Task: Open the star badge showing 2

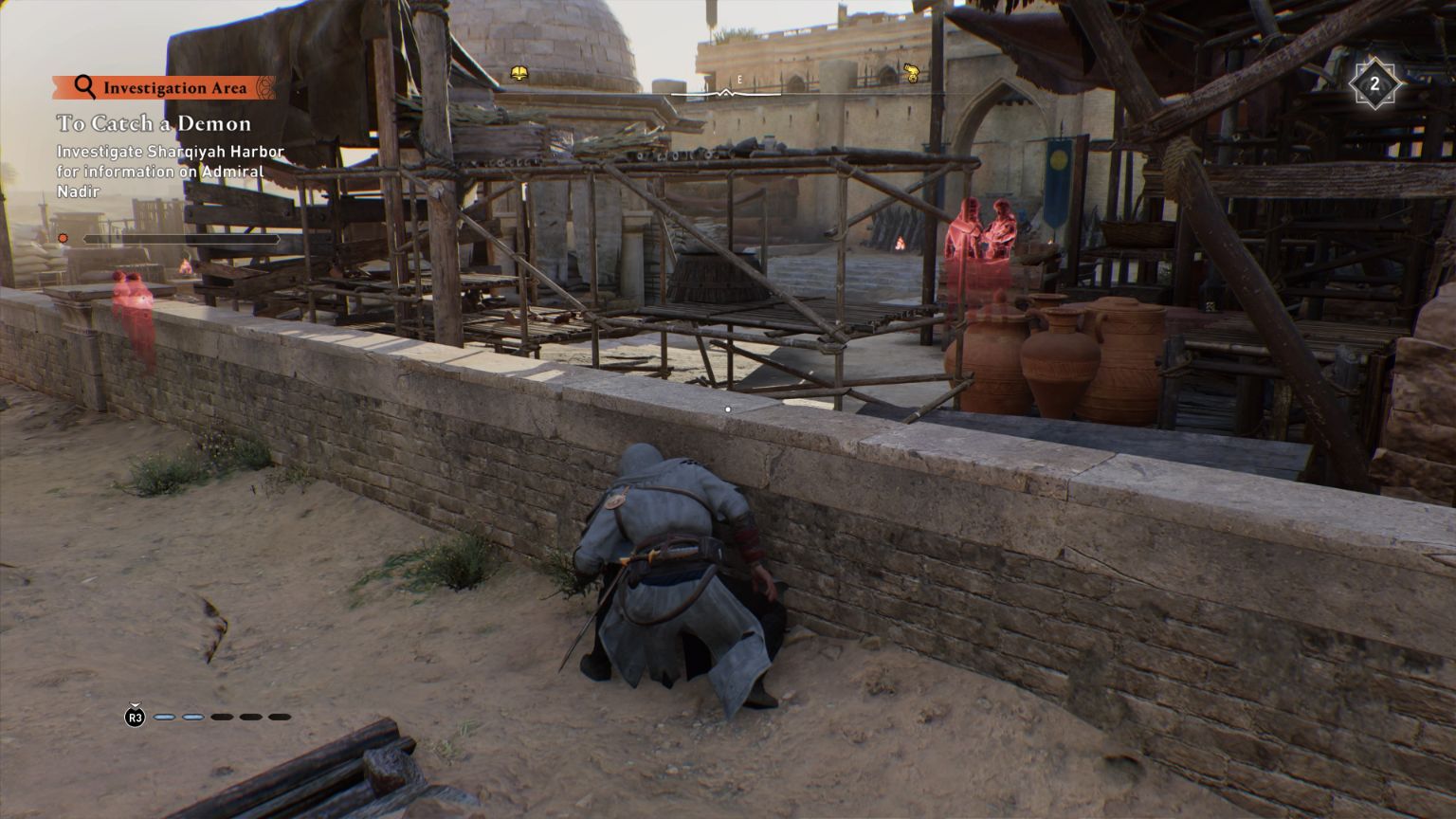Action: pyautogui.click(x=1374, y=85)
